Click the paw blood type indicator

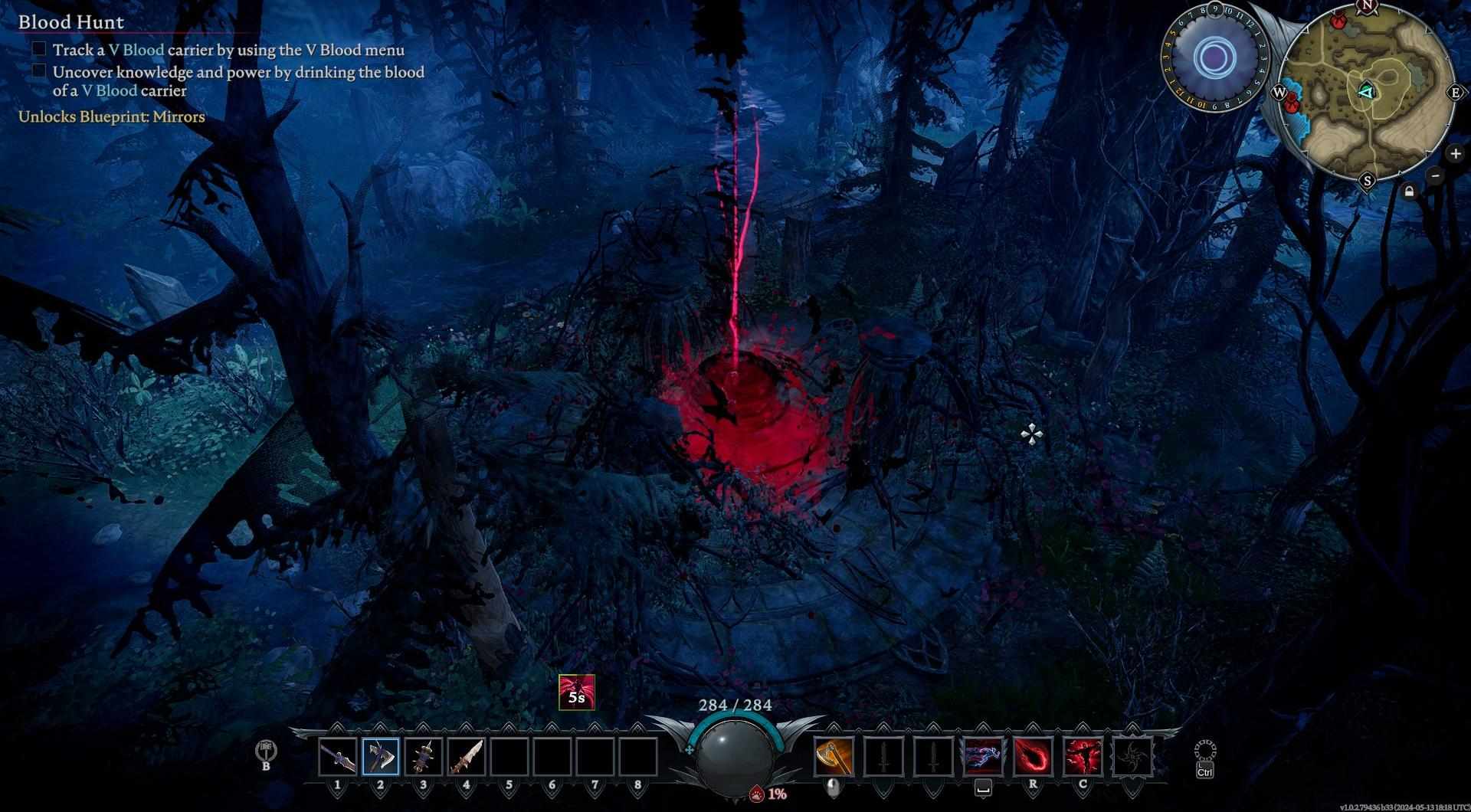(x=757, y=794)
